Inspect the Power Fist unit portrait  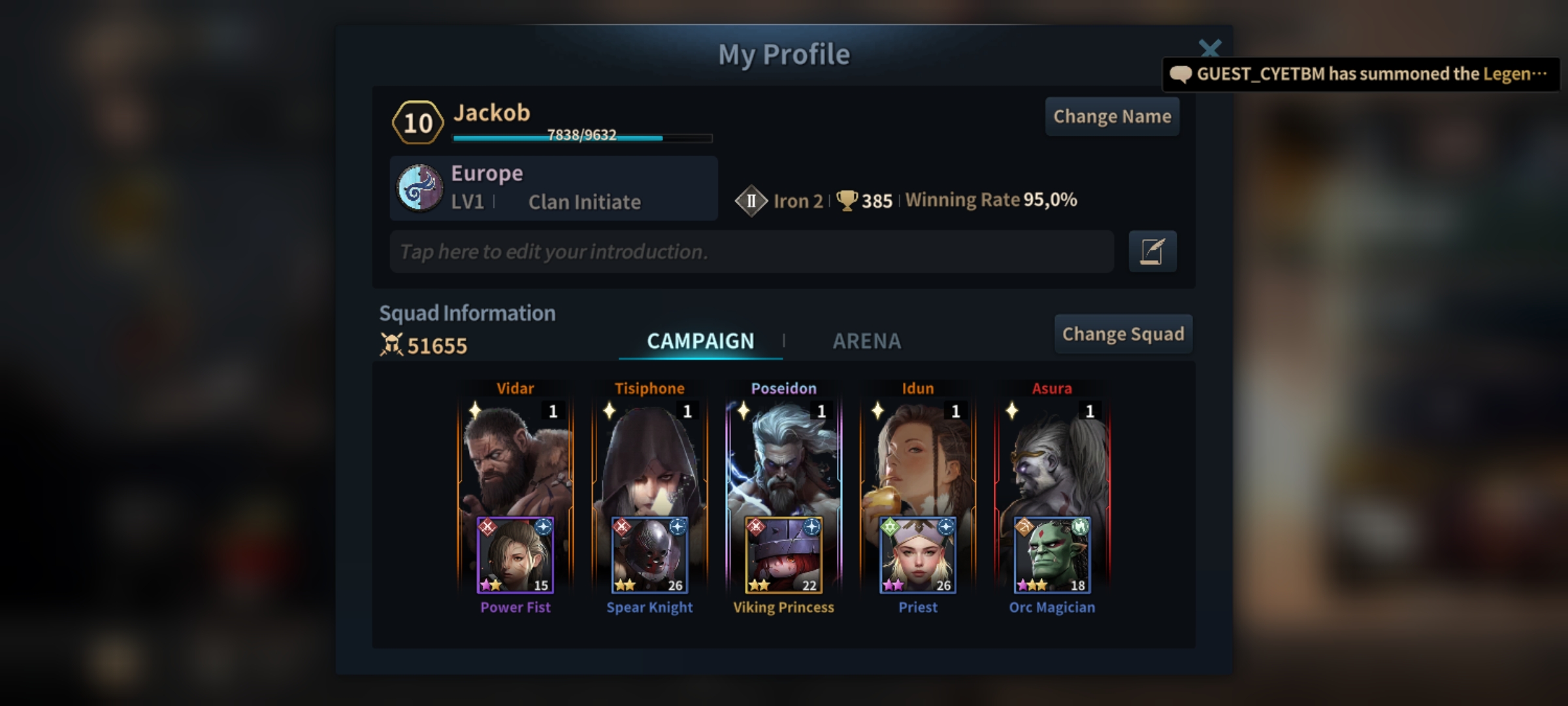(515, 556)
